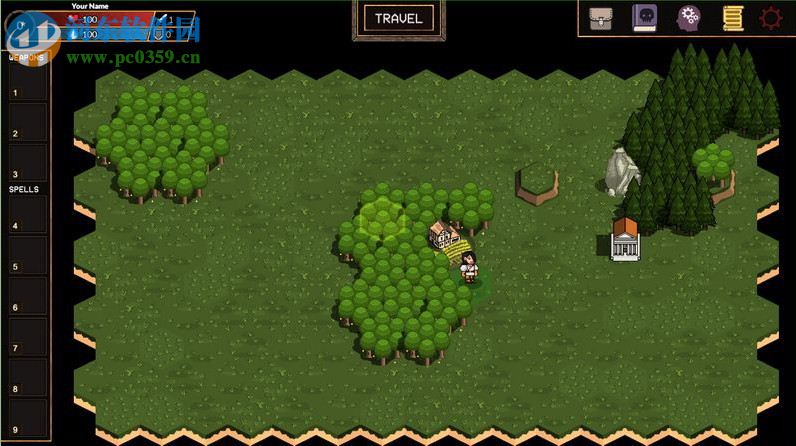Image resolution: width=796 pixels, height=446 pixels.
Task: Select weapon slot 1
Action: 27,88
